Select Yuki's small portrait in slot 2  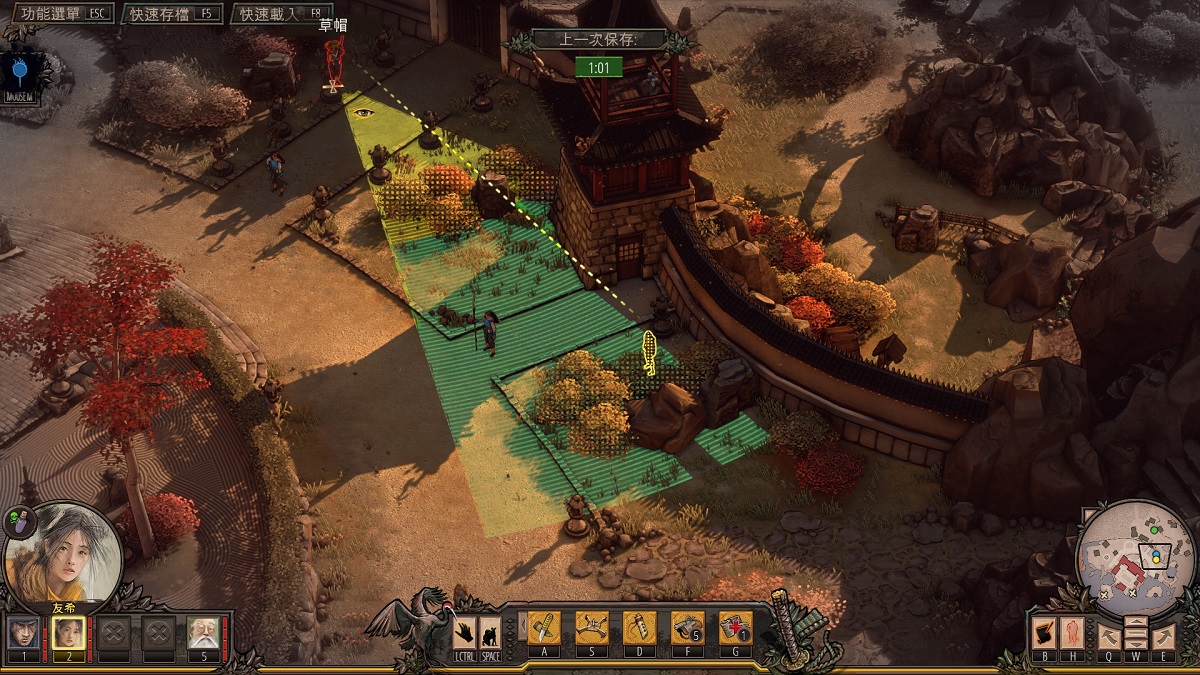(x=68, y=632)
